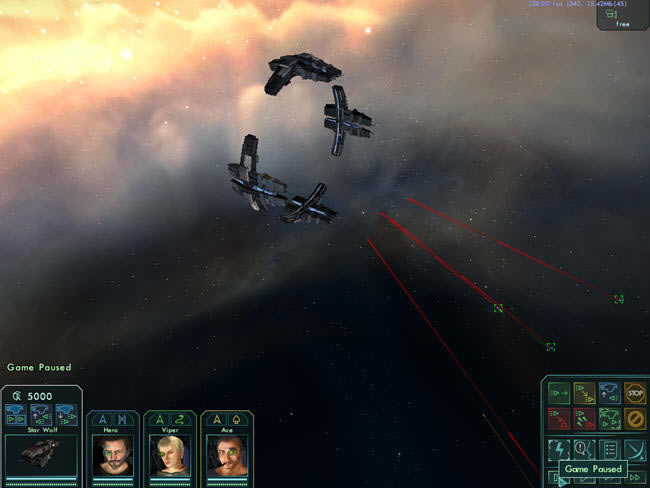Activate the red missile attack order
Screen dimensions: 650x488
(x=584, y=418)
